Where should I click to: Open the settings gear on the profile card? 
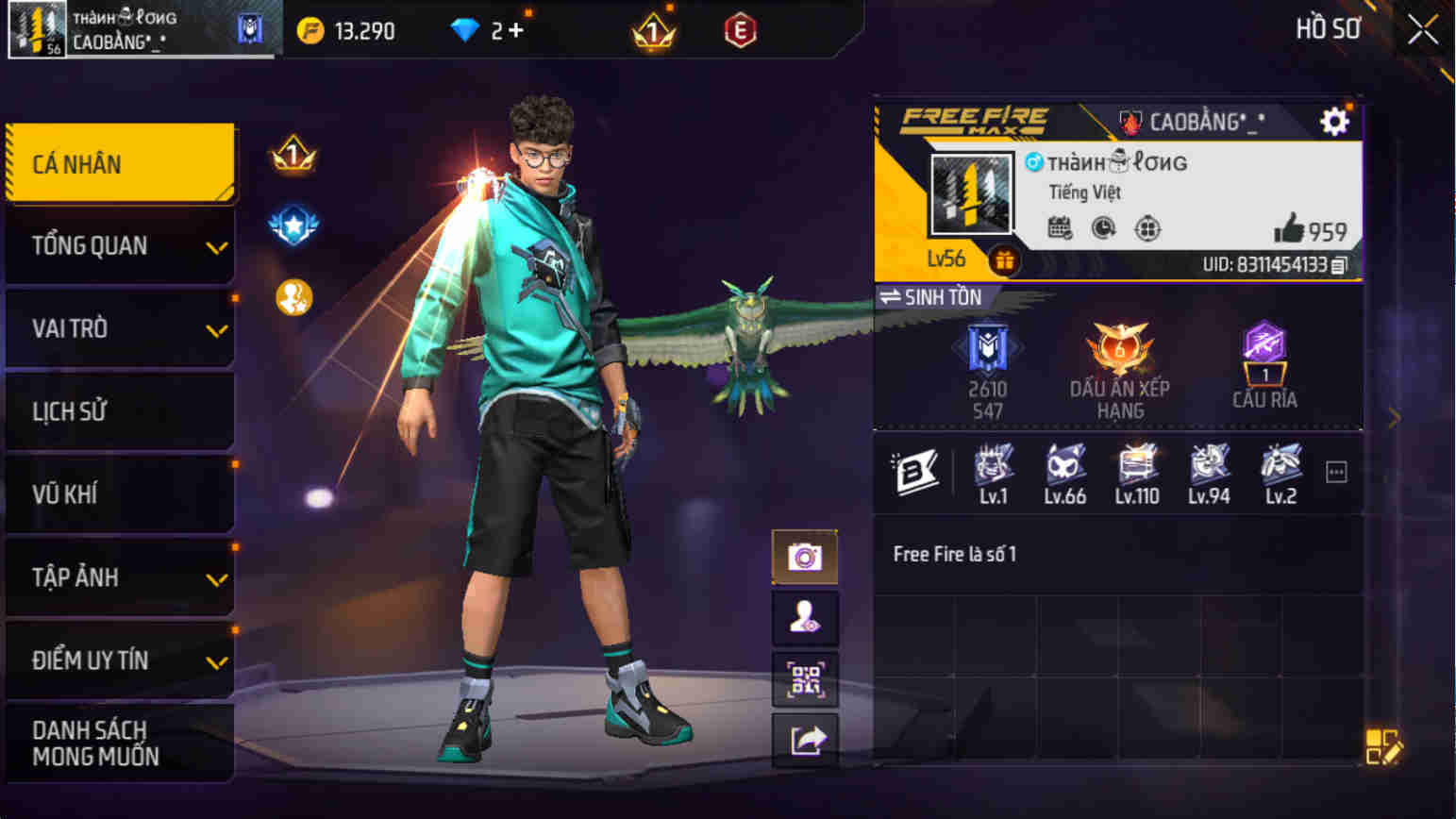pos(1335,121)
